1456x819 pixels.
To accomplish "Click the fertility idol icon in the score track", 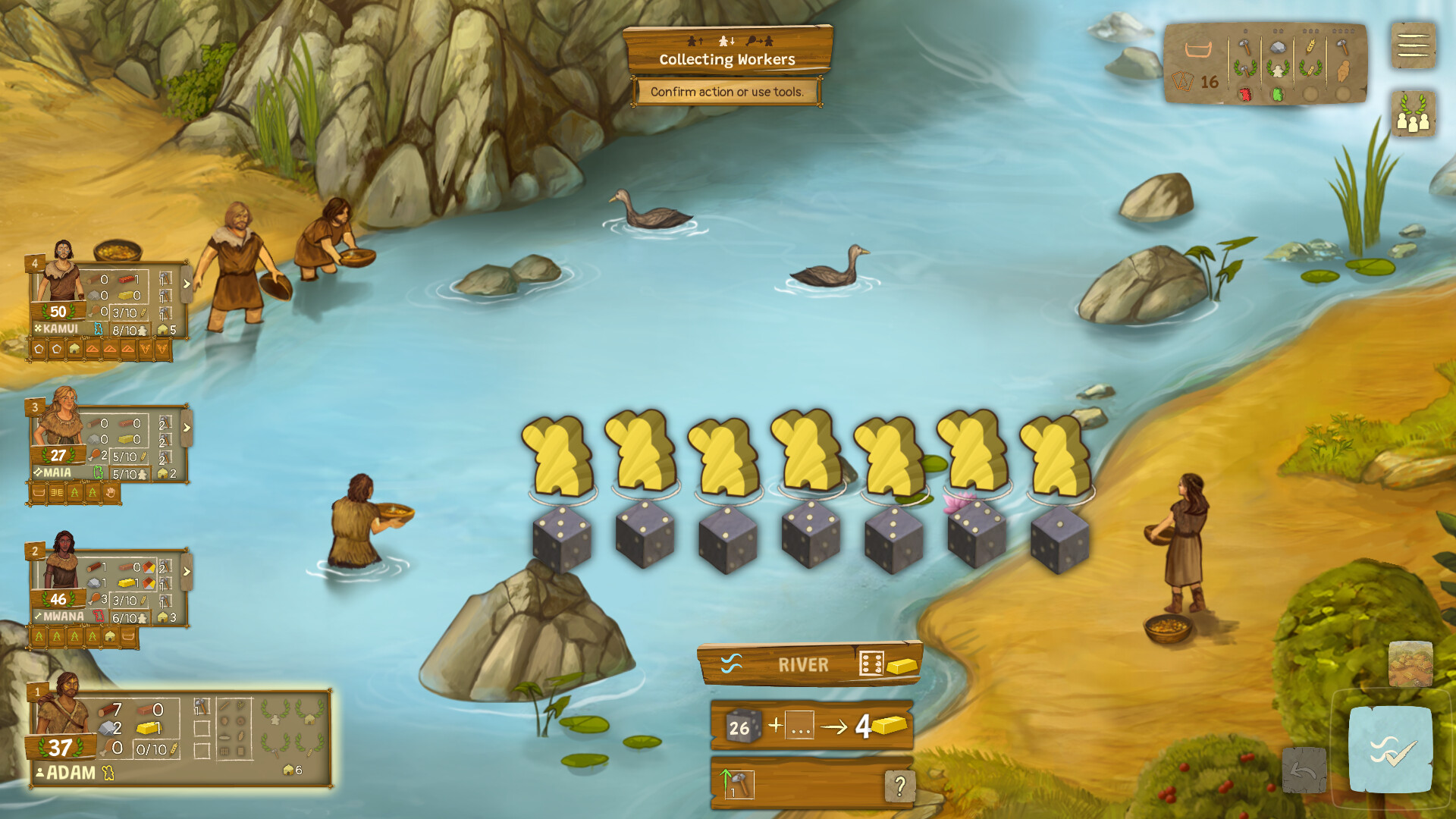I will click(x=1345, y=71).
